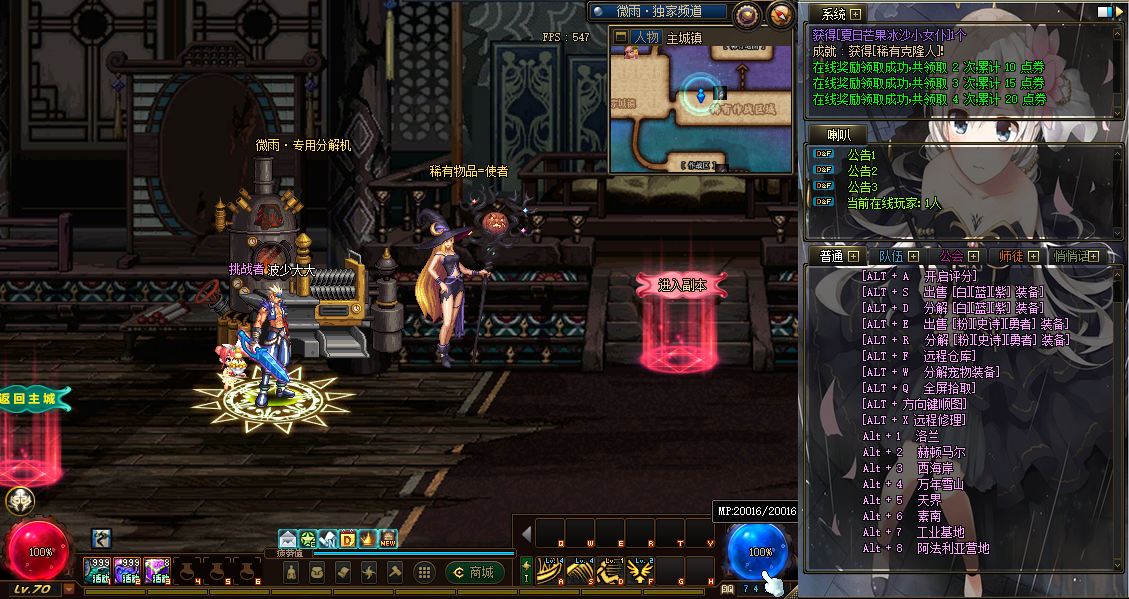Use the first 999 potion quick slot
1129x599 pixels.
(x=97, y=570)
